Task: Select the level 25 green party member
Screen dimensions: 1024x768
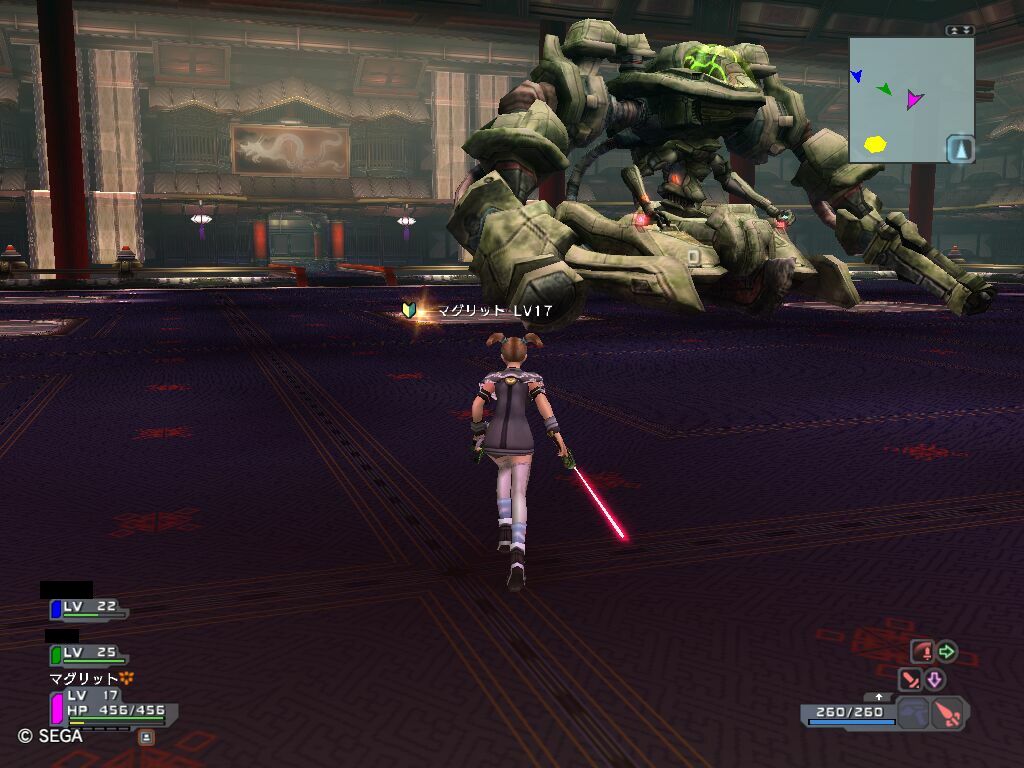Action: pyautogui.click(x=88, y=654)
